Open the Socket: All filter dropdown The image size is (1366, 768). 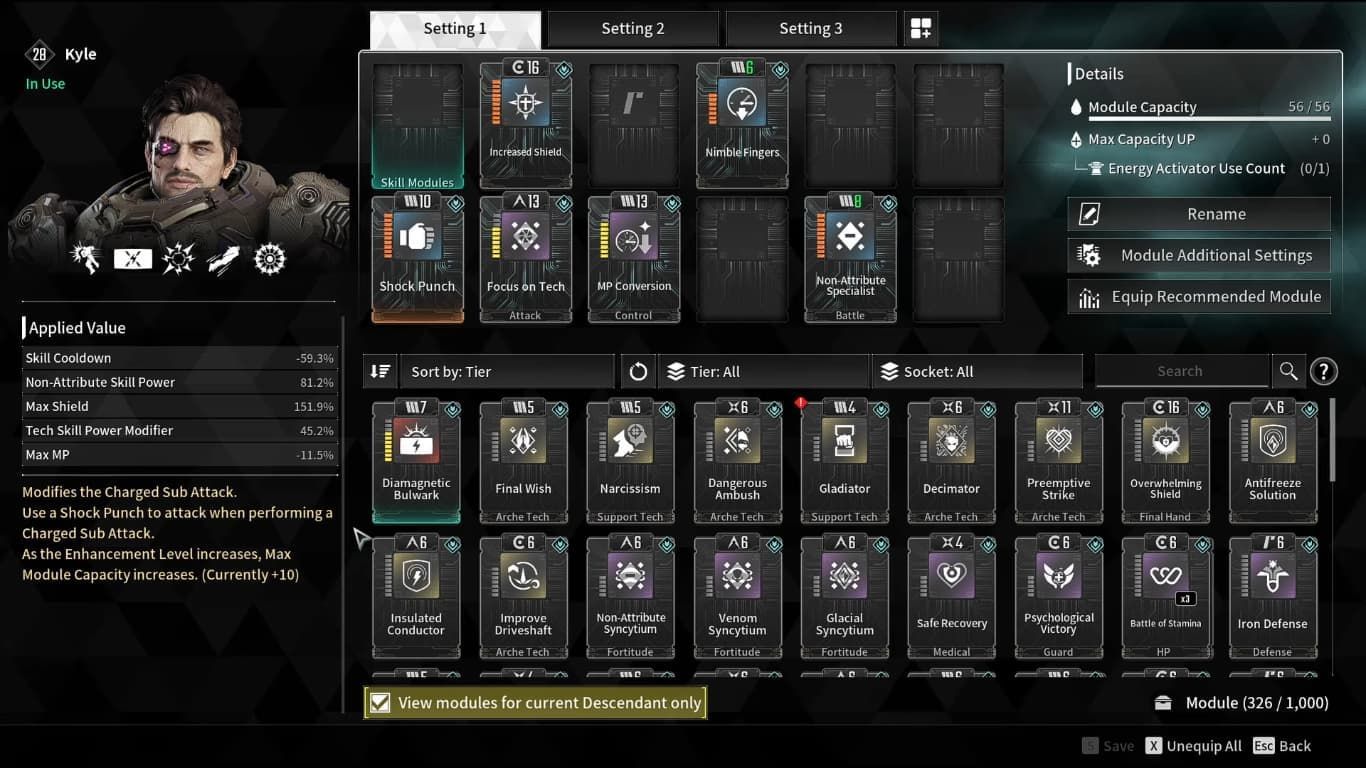pos(977,370)
